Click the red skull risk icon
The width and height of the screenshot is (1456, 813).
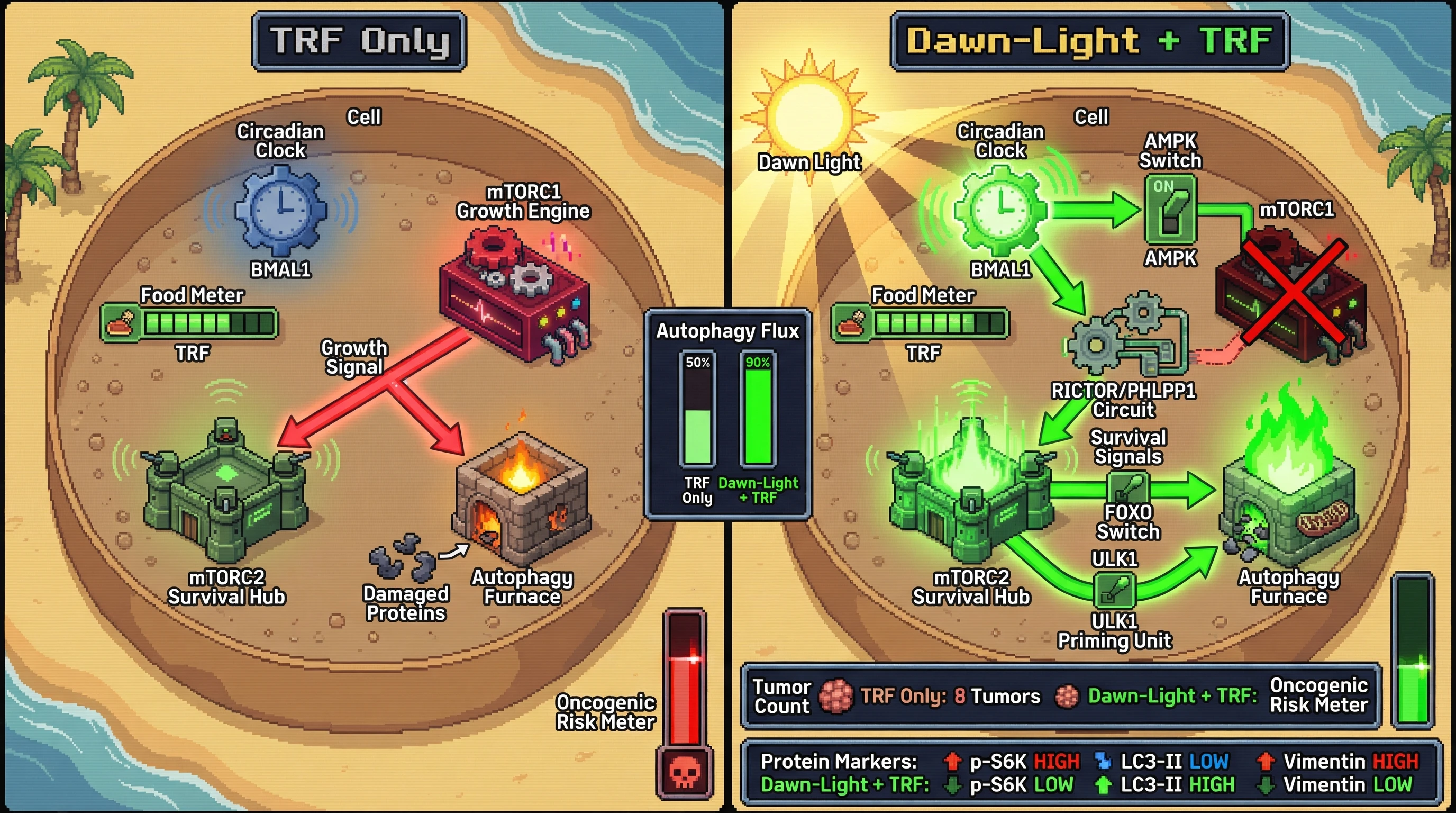[x=685, y=772]
